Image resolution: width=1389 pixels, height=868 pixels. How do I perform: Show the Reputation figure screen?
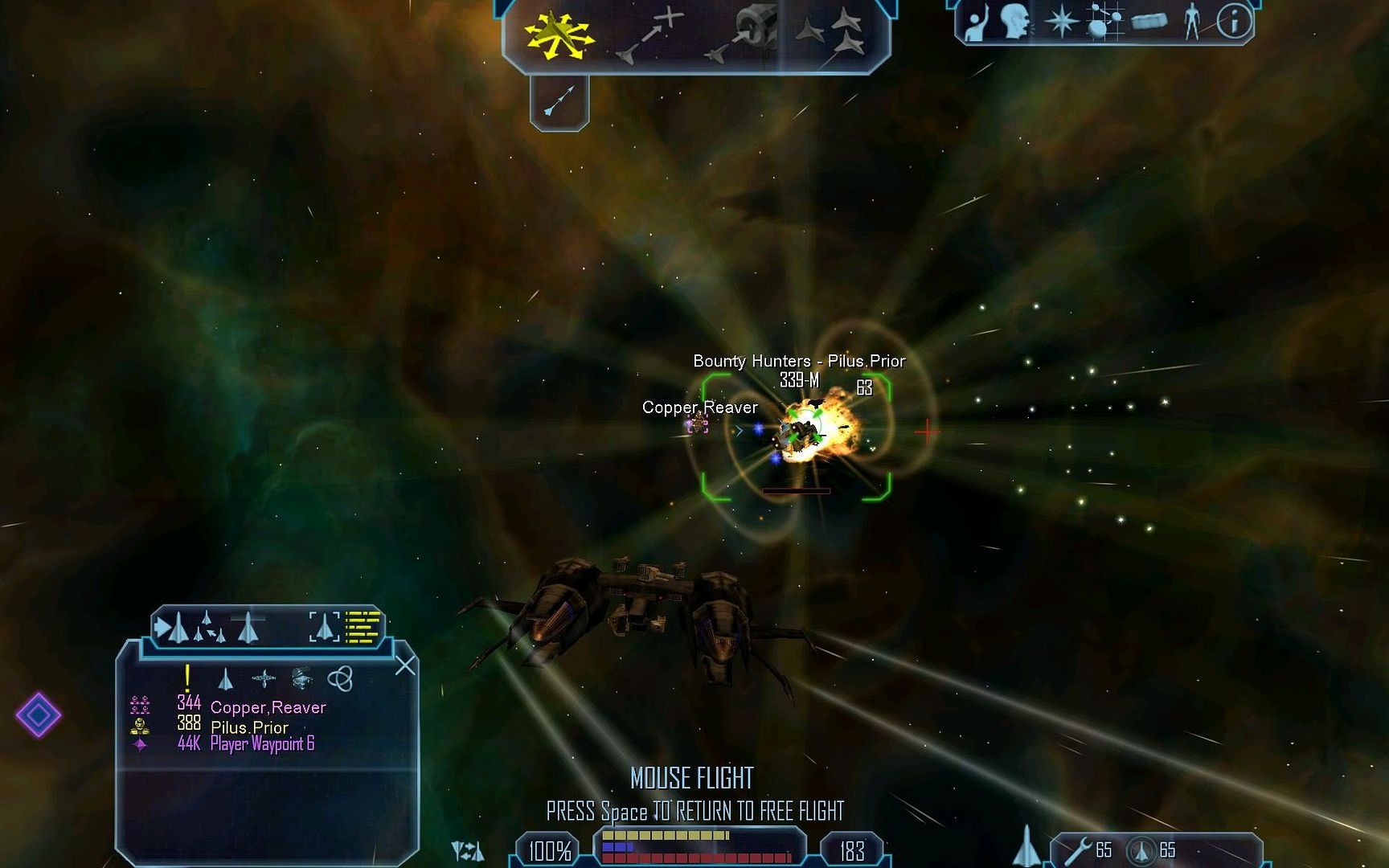click(1191, 23)
